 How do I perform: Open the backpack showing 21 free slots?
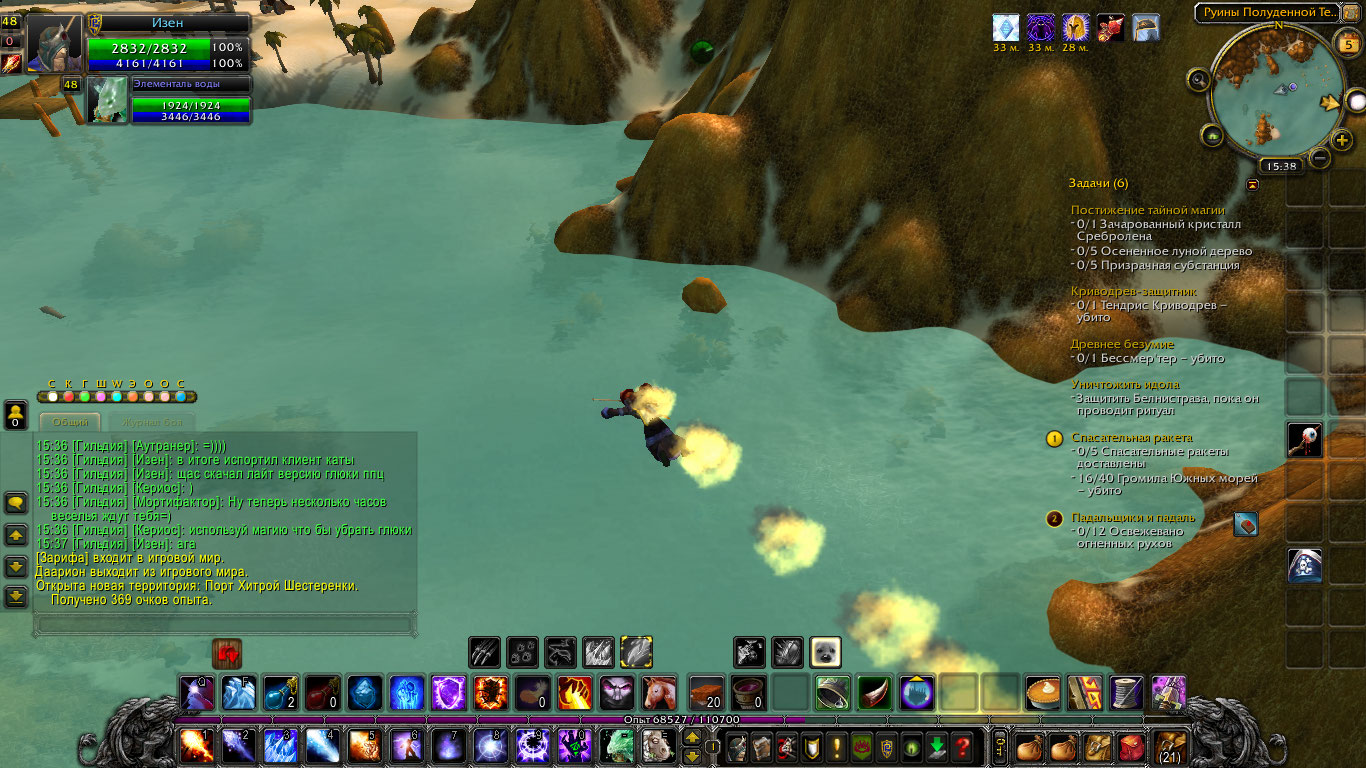click(x=1169, y=747)
